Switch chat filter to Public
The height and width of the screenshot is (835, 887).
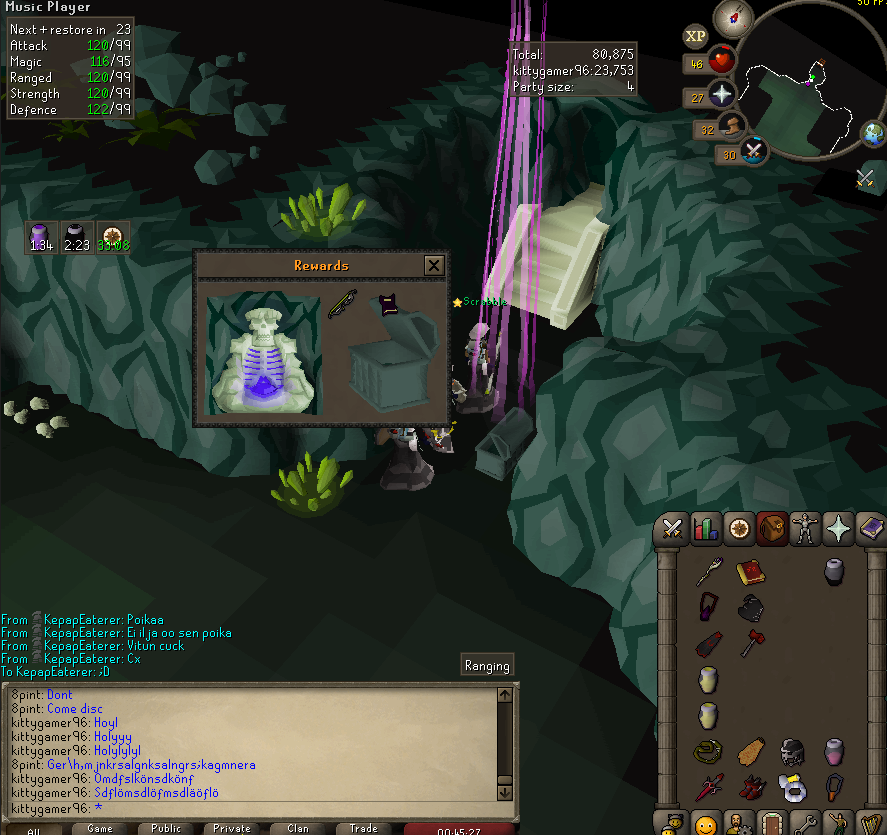pos(166,828)
